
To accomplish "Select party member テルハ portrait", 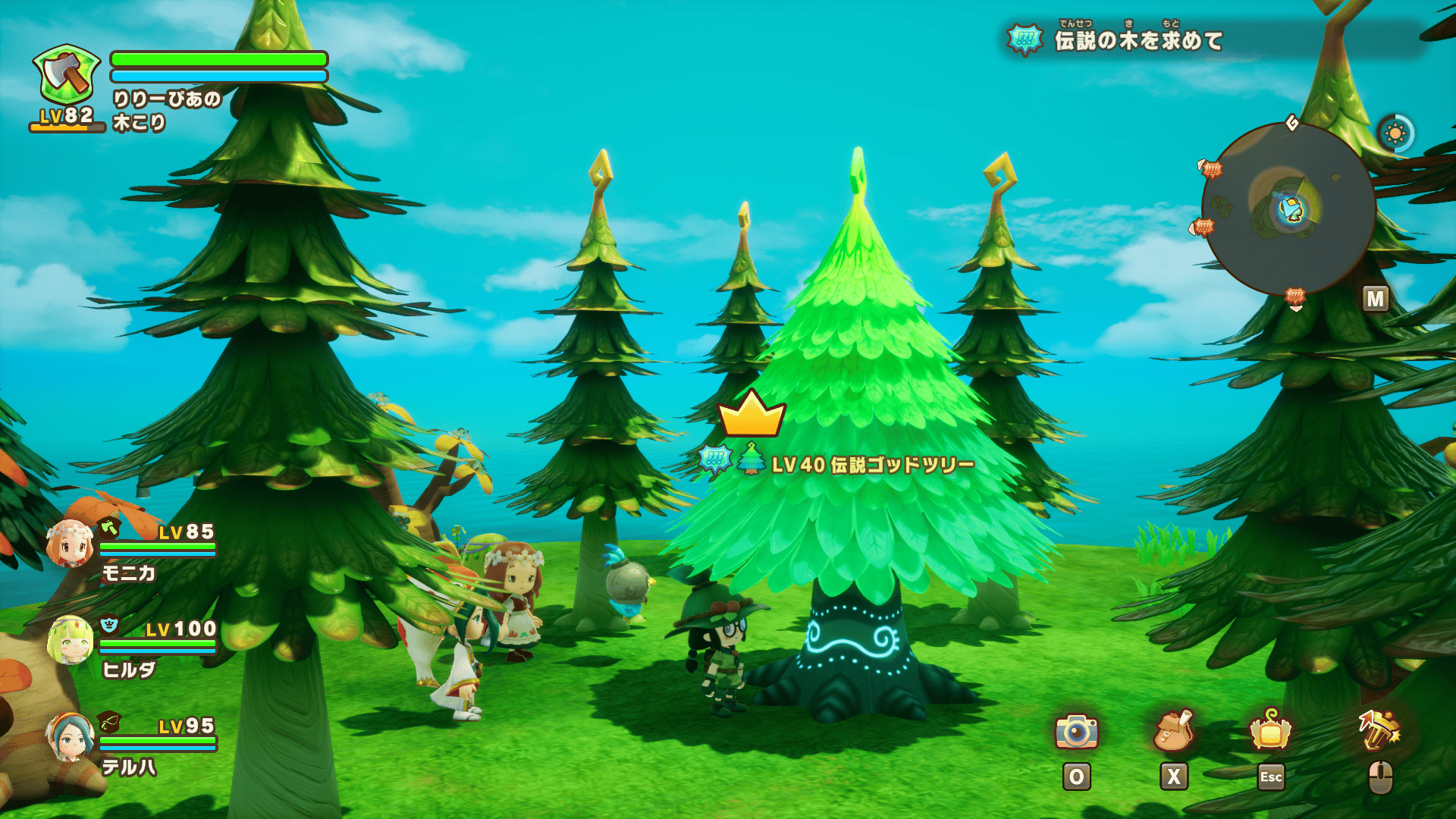I will point(70,737).
